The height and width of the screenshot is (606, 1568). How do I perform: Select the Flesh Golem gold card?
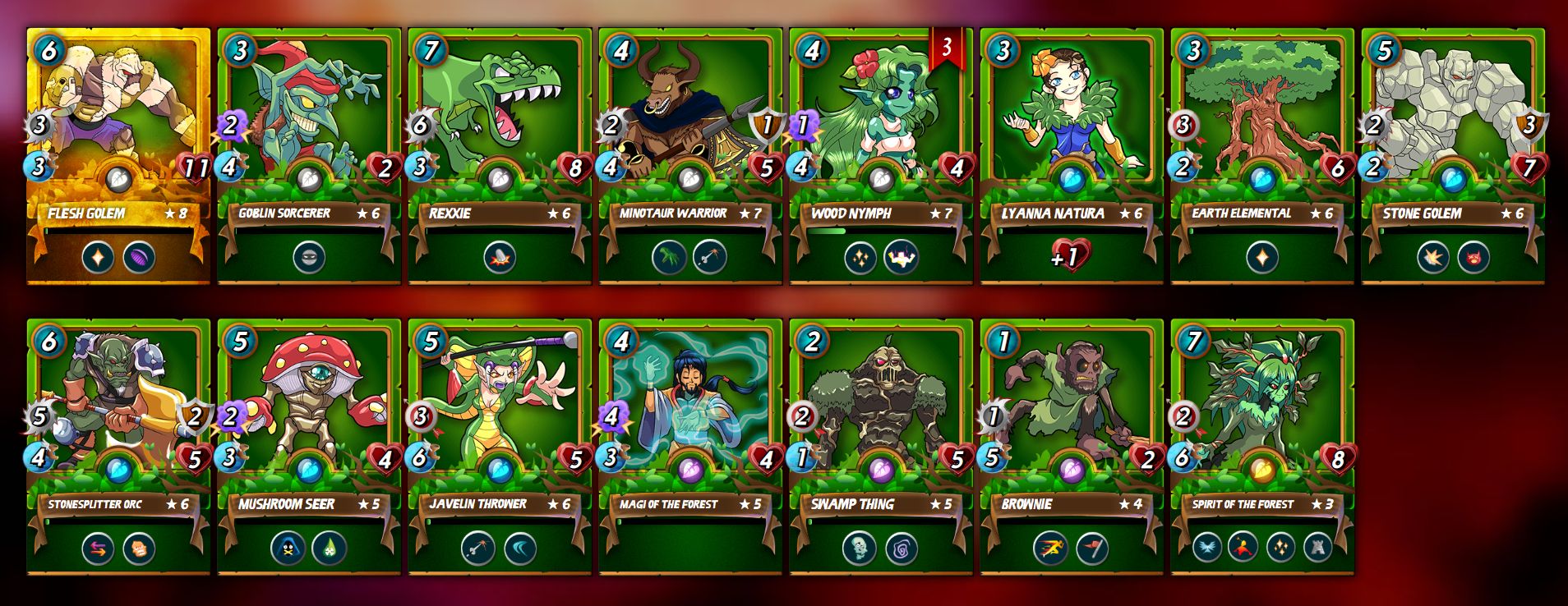118,156
